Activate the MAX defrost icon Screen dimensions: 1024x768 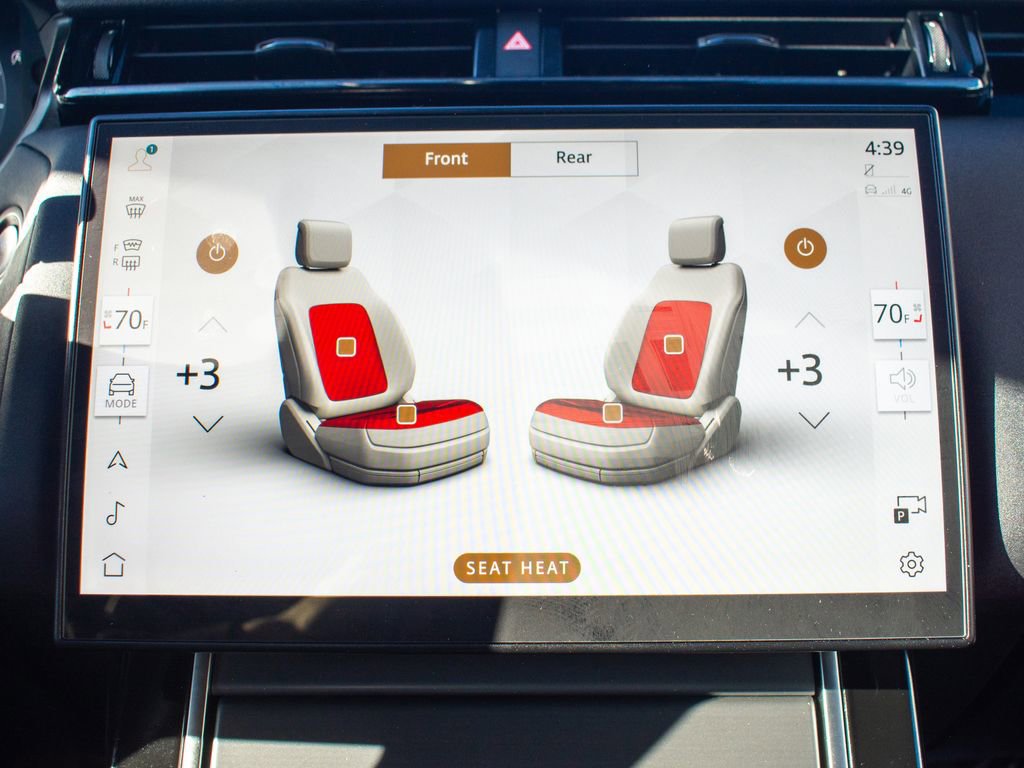coord(136,207)
